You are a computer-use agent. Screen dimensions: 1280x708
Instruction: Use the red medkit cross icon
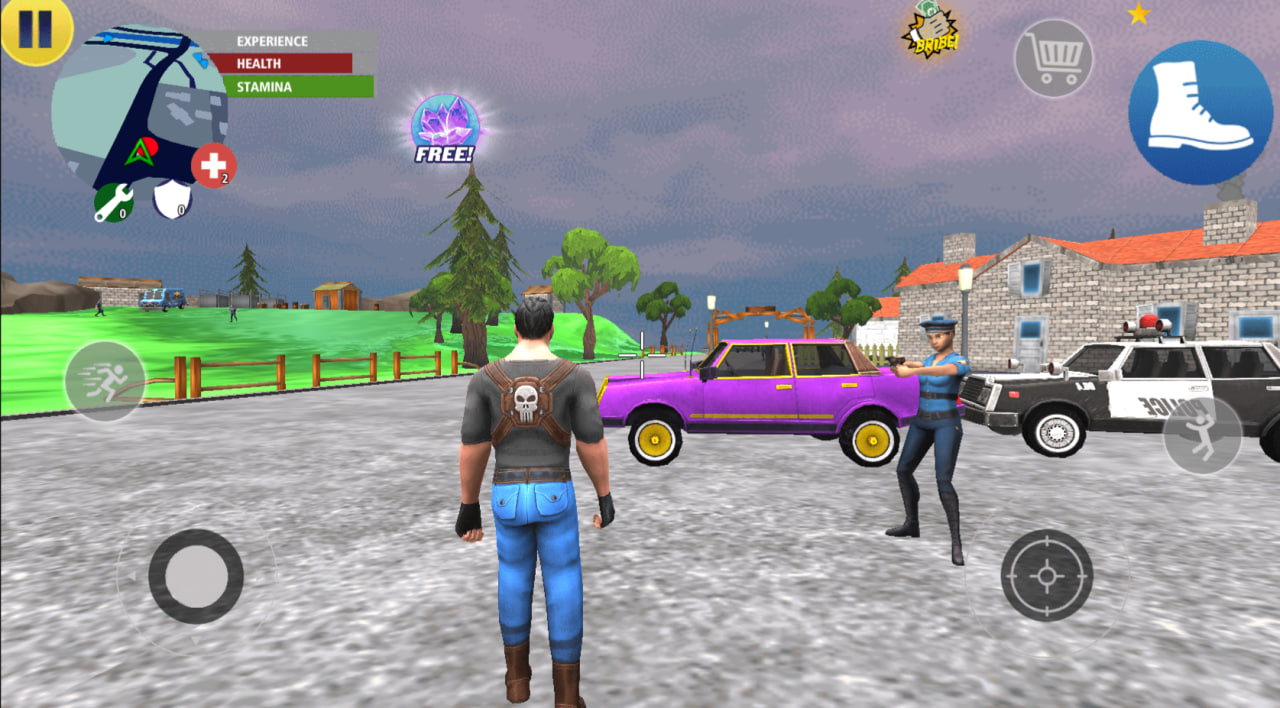213,166
